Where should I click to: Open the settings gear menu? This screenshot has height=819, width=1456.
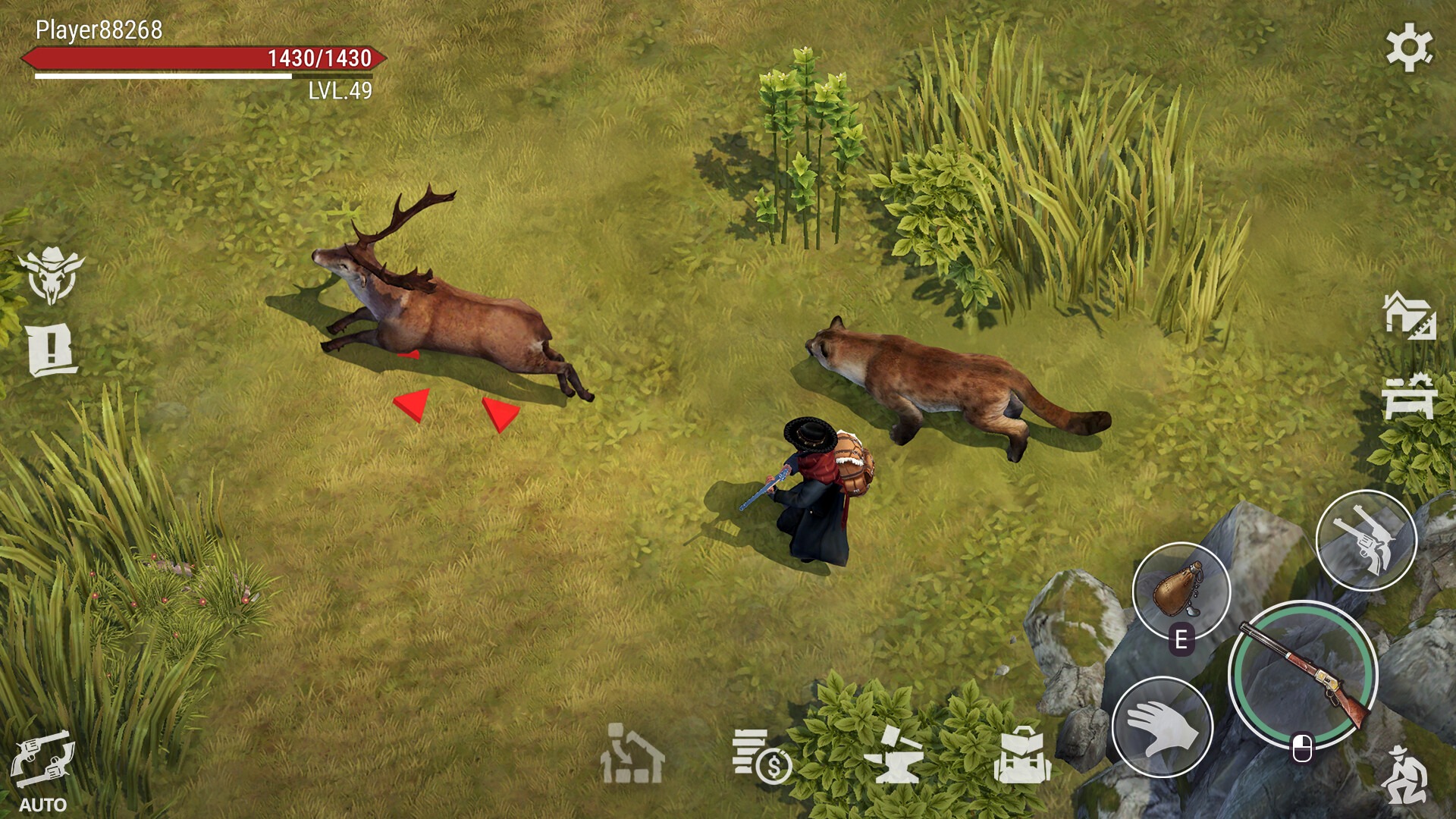tap(1409, 47)
